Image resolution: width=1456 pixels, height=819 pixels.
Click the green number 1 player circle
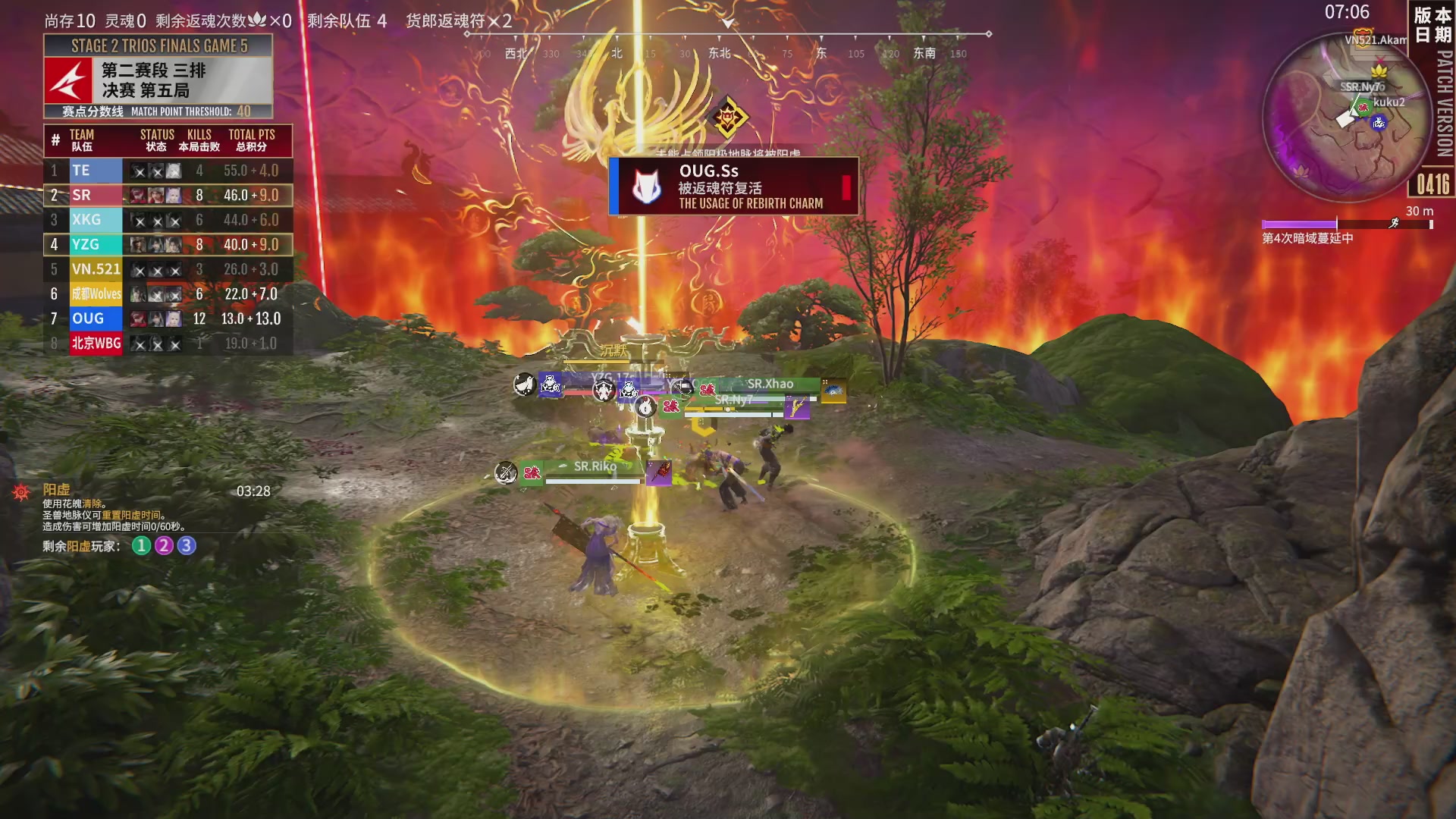pyautogui.click(x=141, y=546)
